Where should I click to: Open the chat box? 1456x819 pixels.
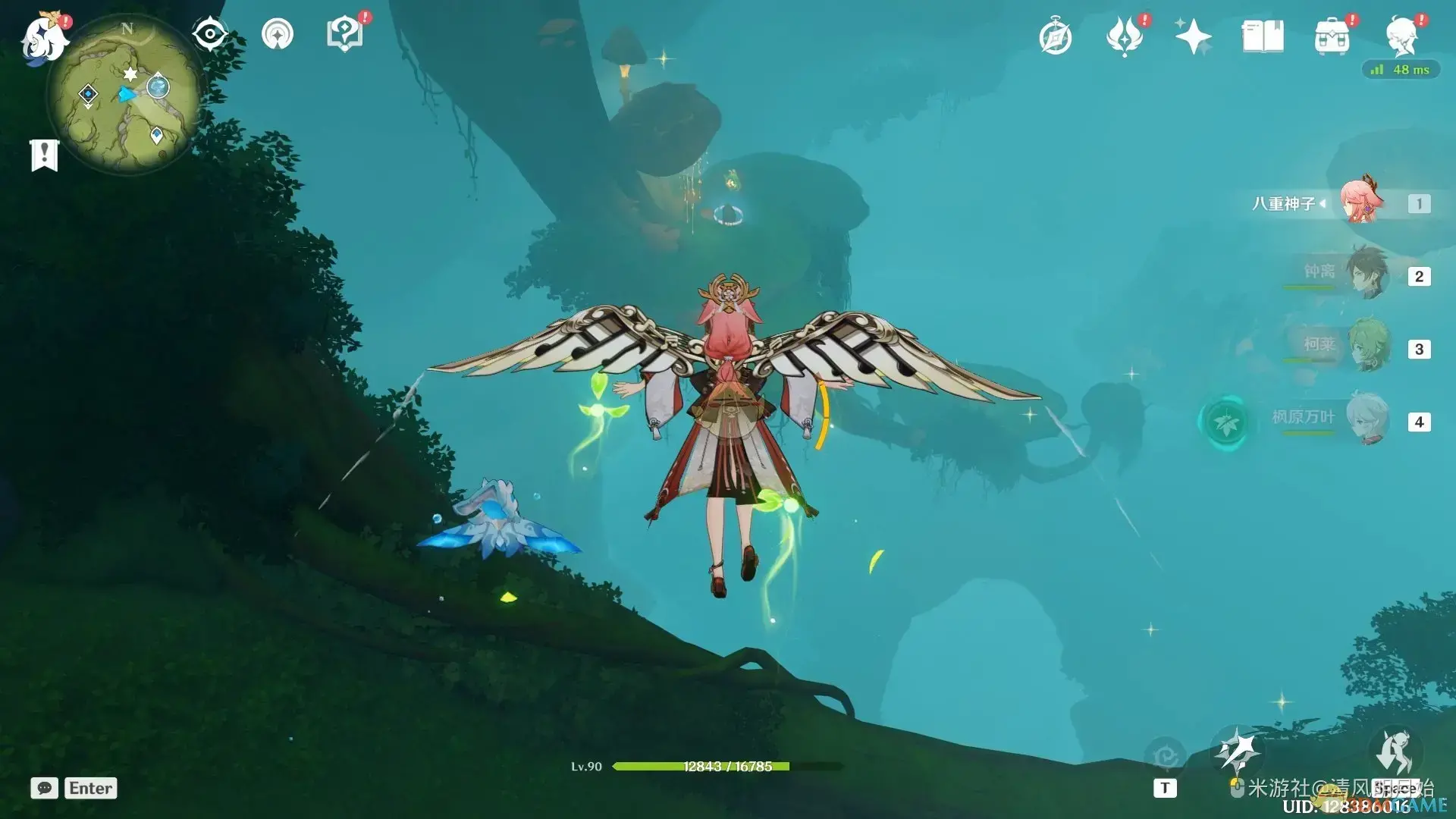pos(74,788)
